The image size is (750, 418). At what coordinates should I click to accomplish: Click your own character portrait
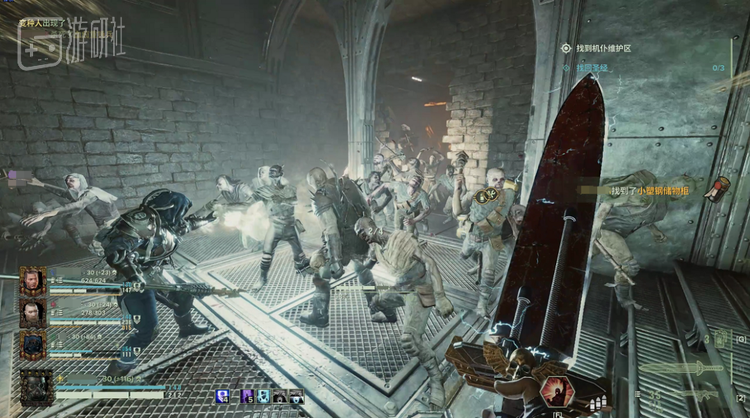click(36, 387)
